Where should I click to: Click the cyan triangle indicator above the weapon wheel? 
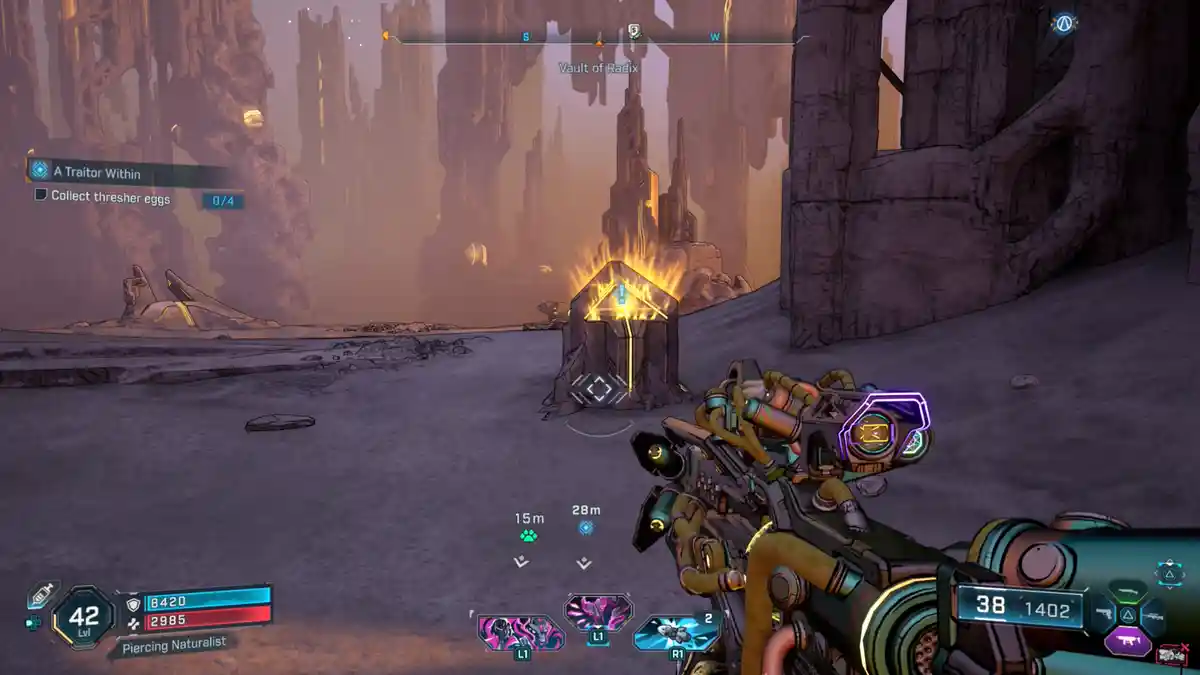[x=1169, y=573]
